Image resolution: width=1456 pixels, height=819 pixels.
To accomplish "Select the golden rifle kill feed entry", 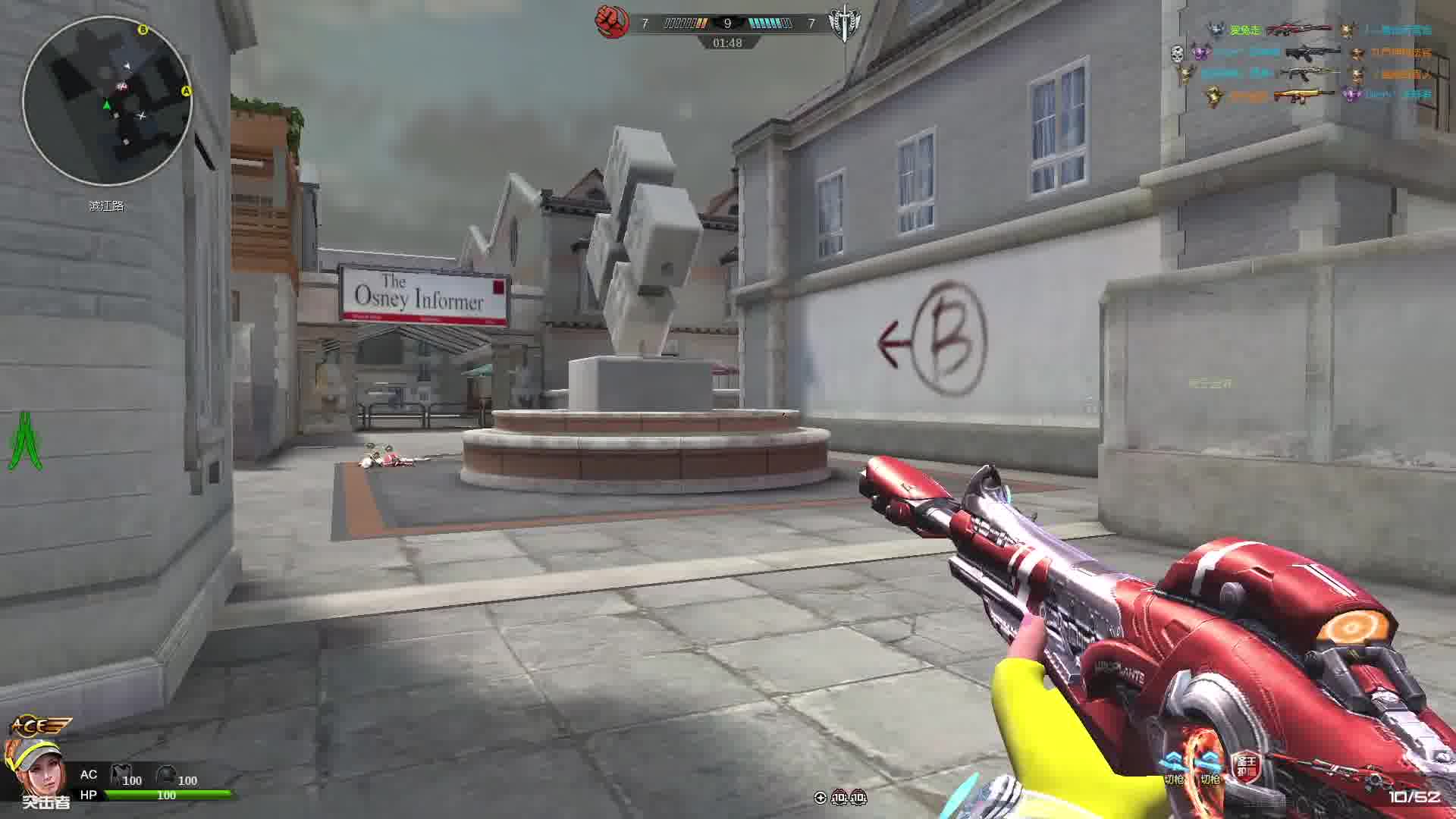I will (1303, 96).
